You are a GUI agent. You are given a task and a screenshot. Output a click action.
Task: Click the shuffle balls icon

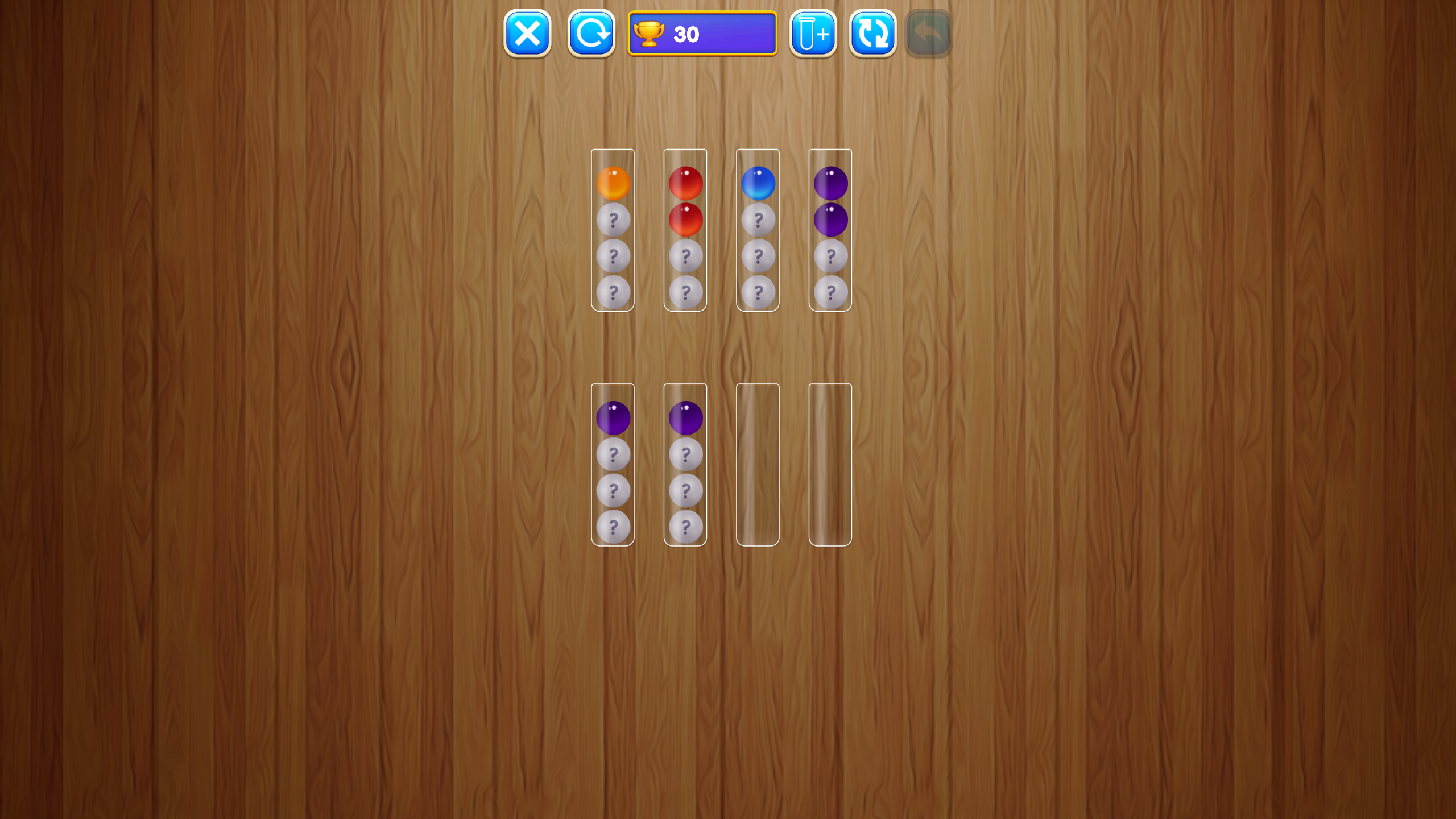click(872, 34)
